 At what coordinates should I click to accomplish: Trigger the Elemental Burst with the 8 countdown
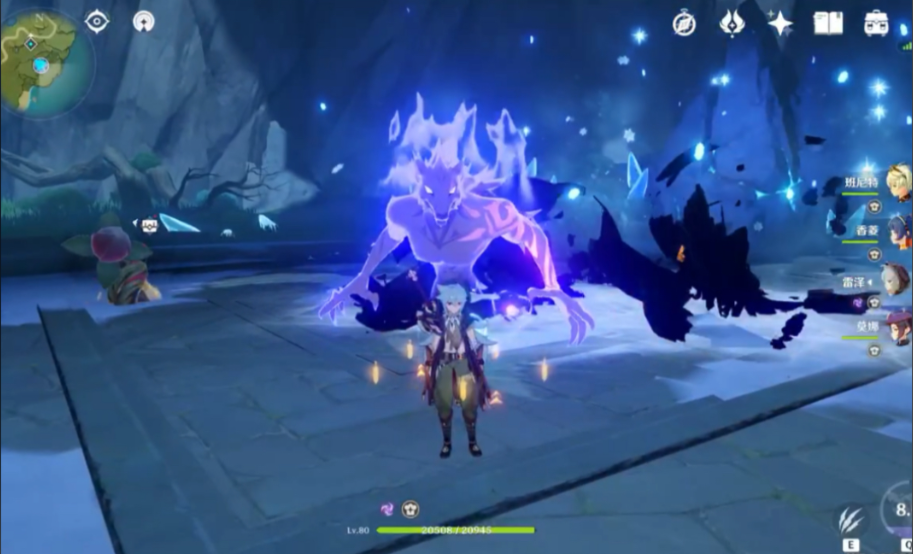[x=901, y=512]
